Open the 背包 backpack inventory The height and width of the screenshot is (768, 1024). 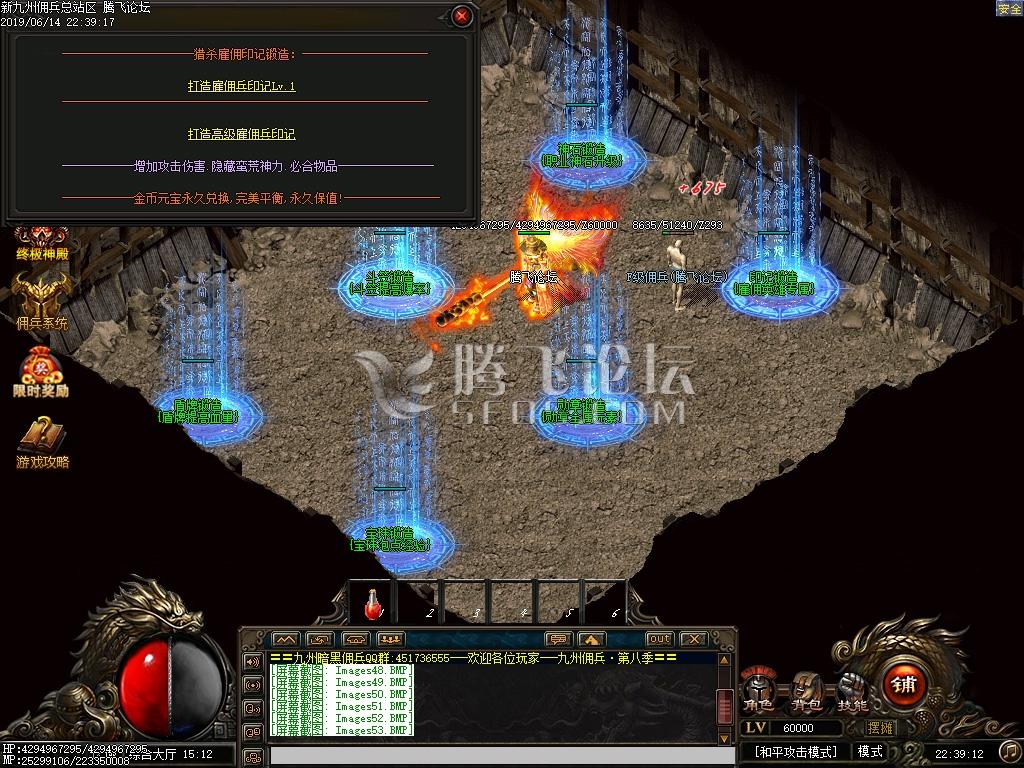(806, 690)
